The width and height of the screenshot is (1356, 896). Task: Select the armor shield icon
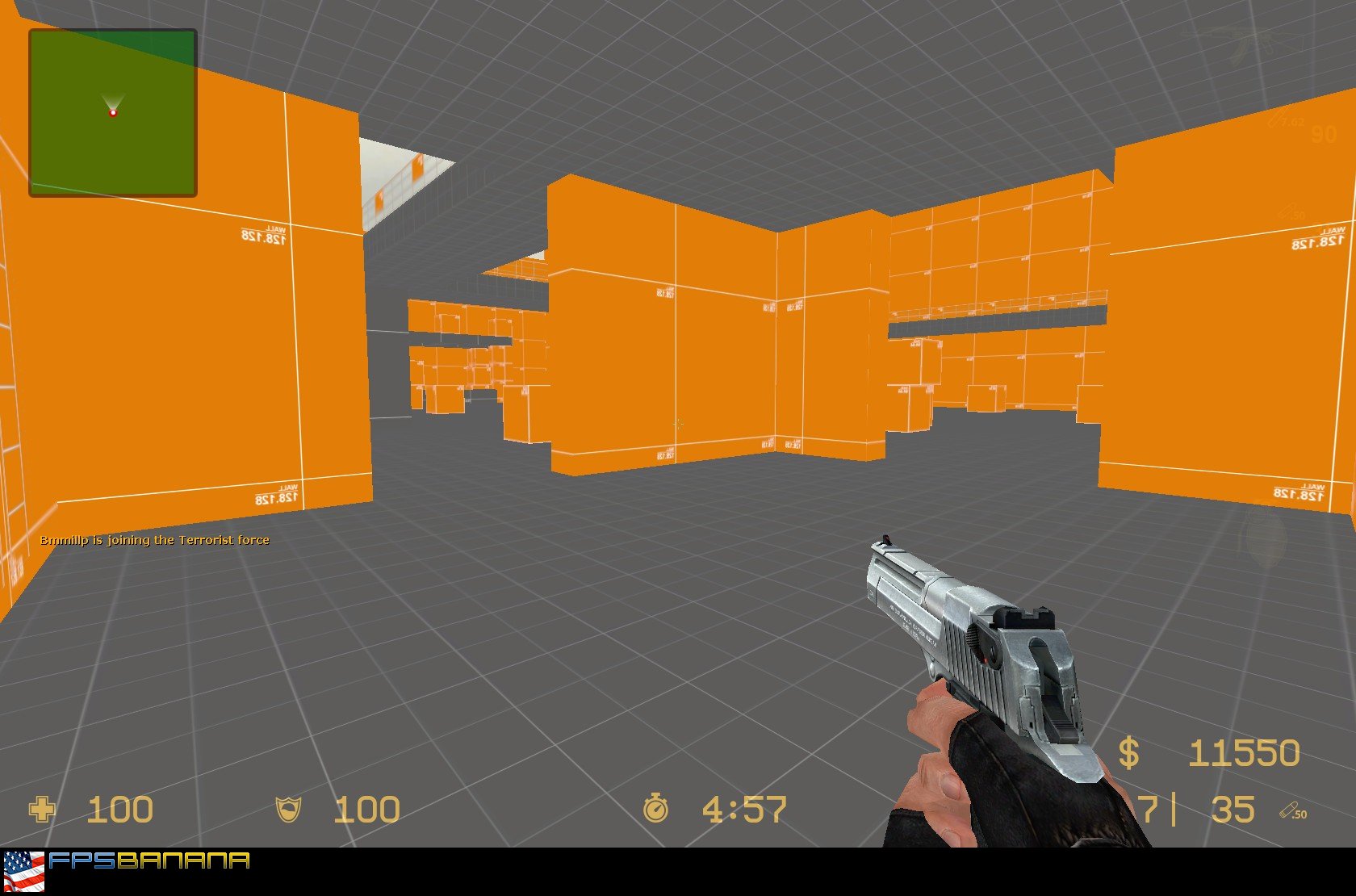tap(287, 809)
